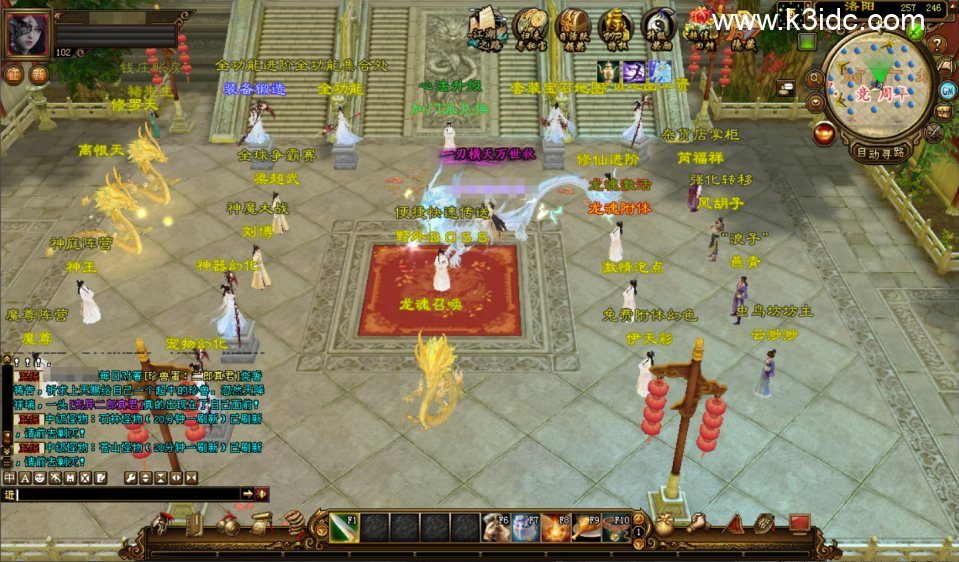This screenshot has height=562, width=959.
Task: Click the player portrait
Action: point(27,34)
